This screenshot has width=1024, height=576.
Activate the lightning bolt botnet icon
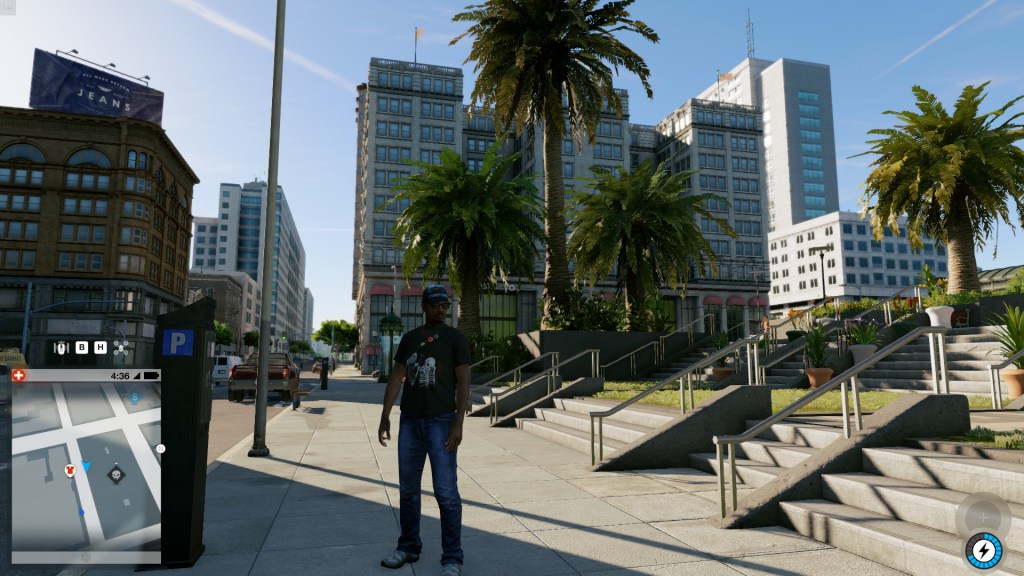(983, 550)
